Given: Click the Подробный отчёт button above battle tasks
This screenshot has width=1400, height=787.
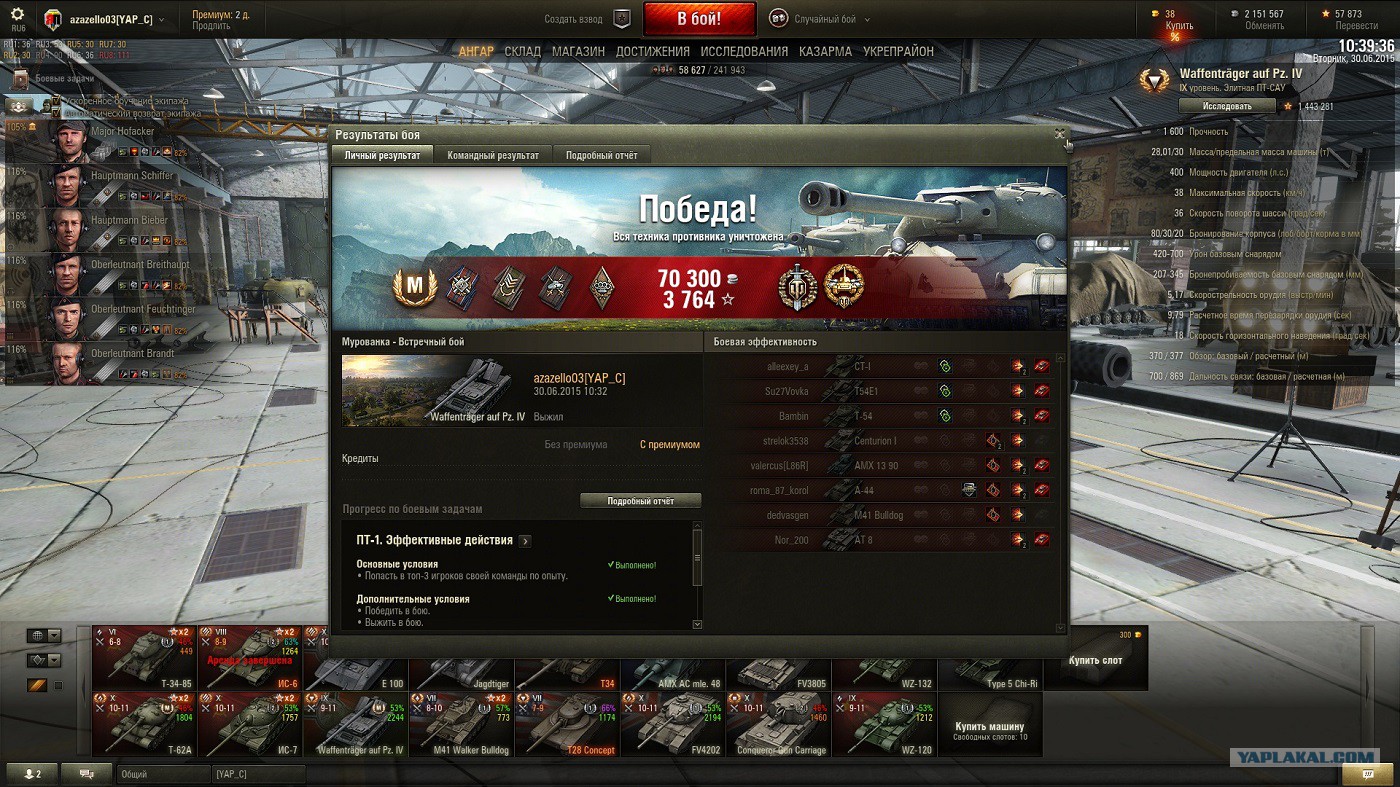Looking at the screenshot, I should (640, 500).
